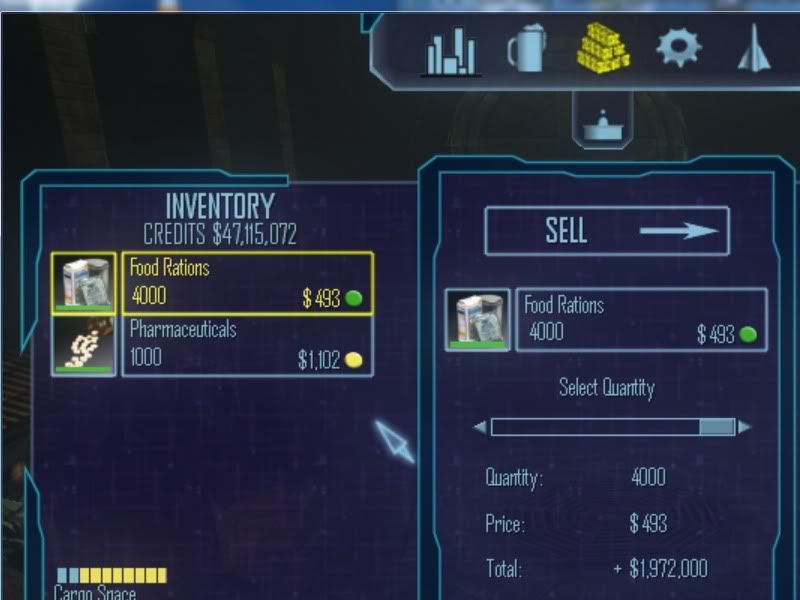The height and width of the screenshot is (600, 800).
Task: Click the Food Rations canister thumbnail in inventory
Action: pos(84,283)
